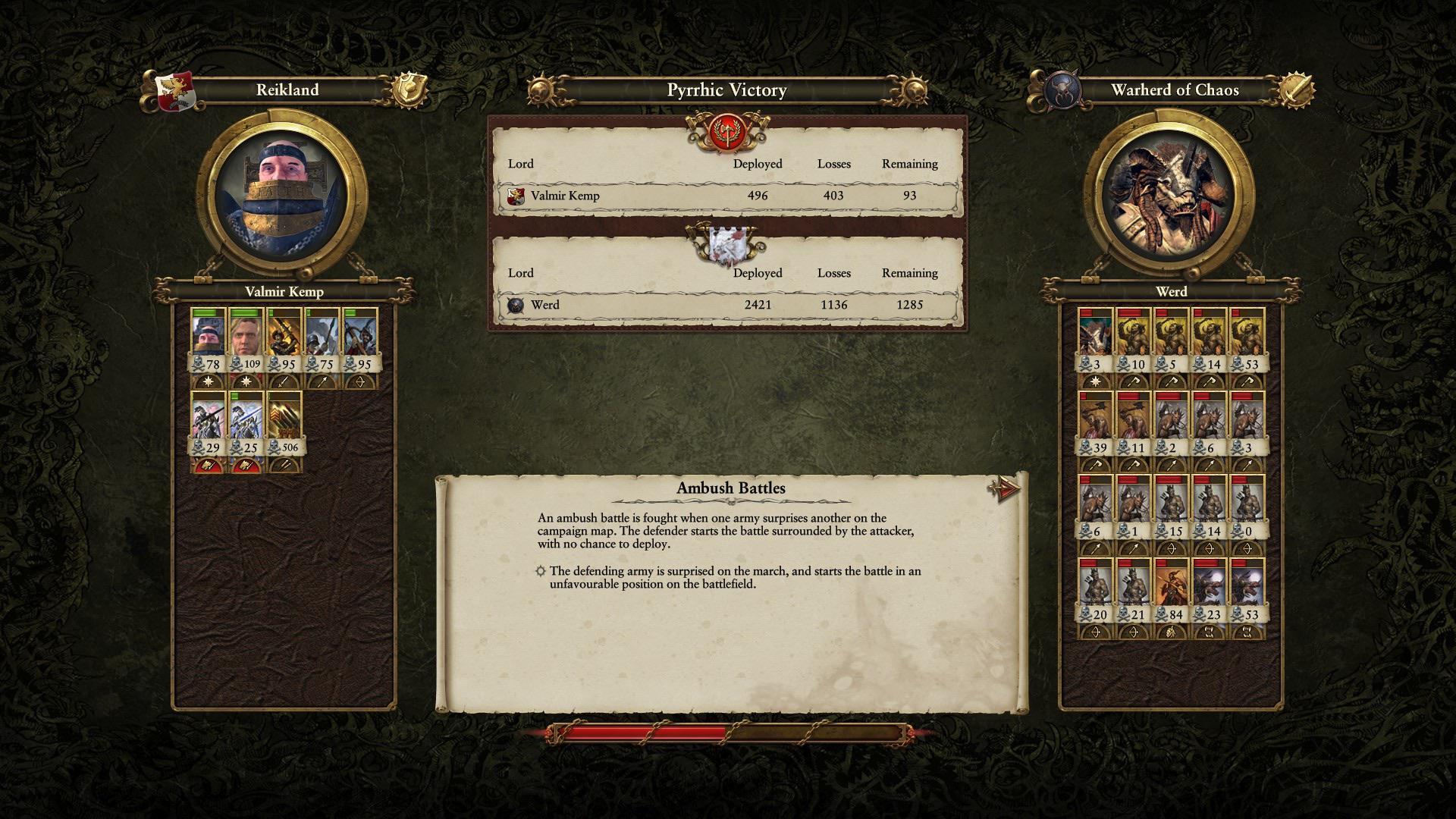Select the Warherd unit card with 84 kills
1456x819 pixels.
click(1172, 591)
